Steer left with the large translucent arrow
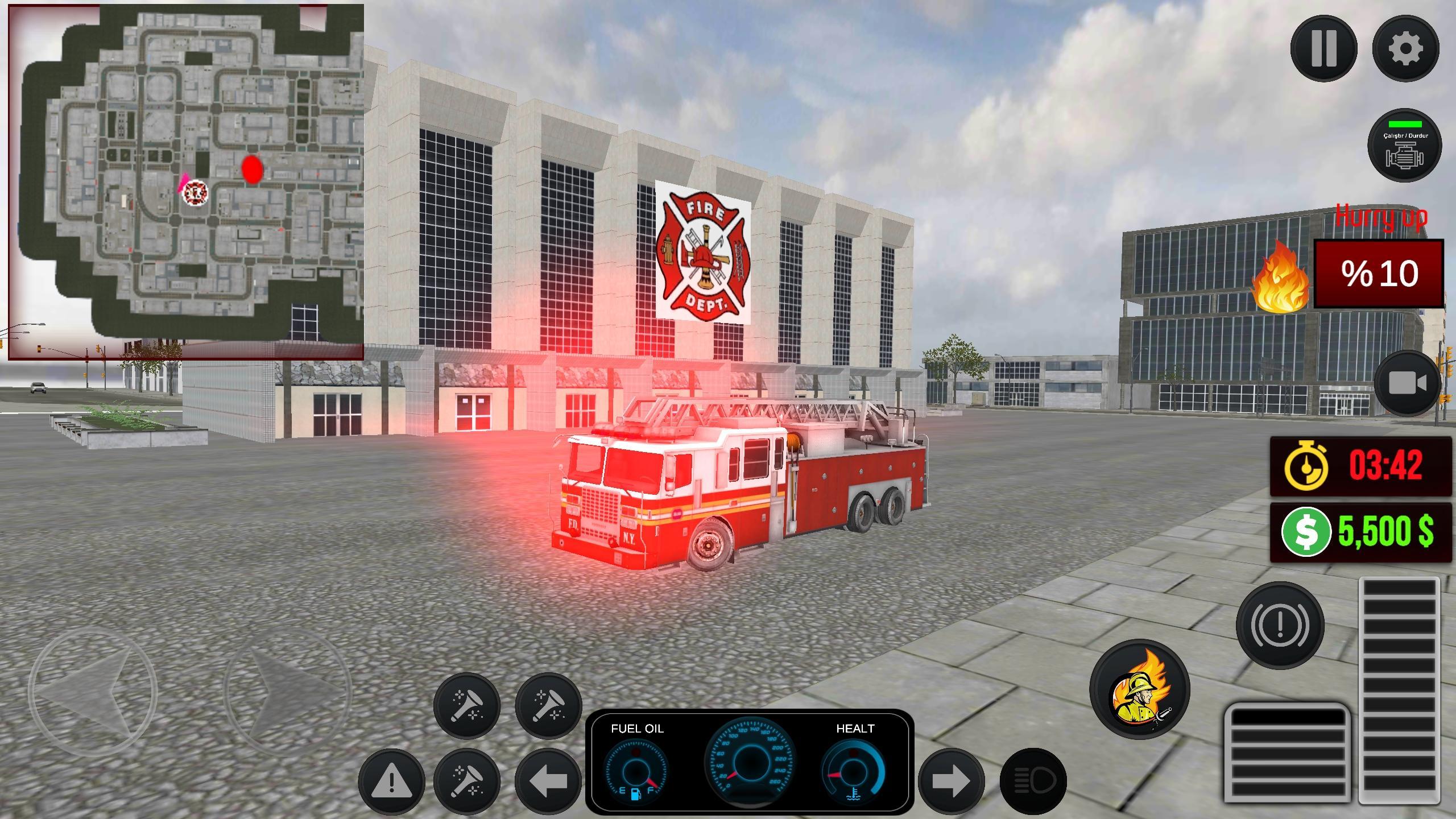Screen dimensions: 1456x819 point(93,692)
